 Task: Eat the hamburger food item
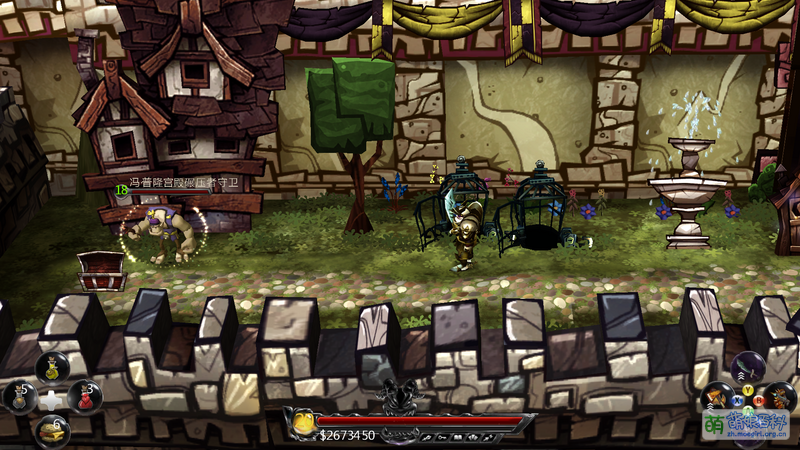click(x=52, y=430)
